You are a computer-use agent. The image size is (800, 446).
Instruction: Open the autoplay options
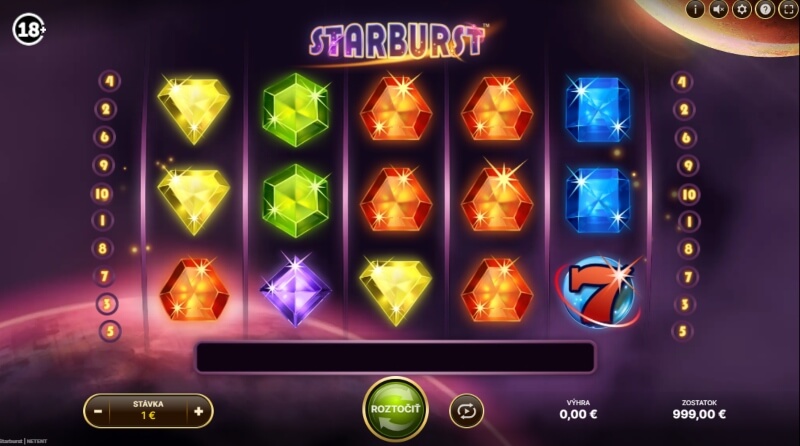pyautogui.click(x=466, y=410)
